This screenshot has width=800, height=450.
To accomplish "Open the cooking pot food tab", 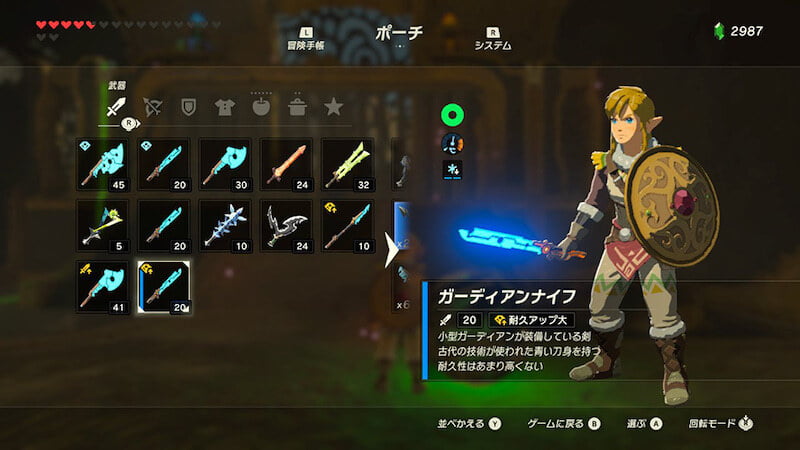I will point(297,106).
